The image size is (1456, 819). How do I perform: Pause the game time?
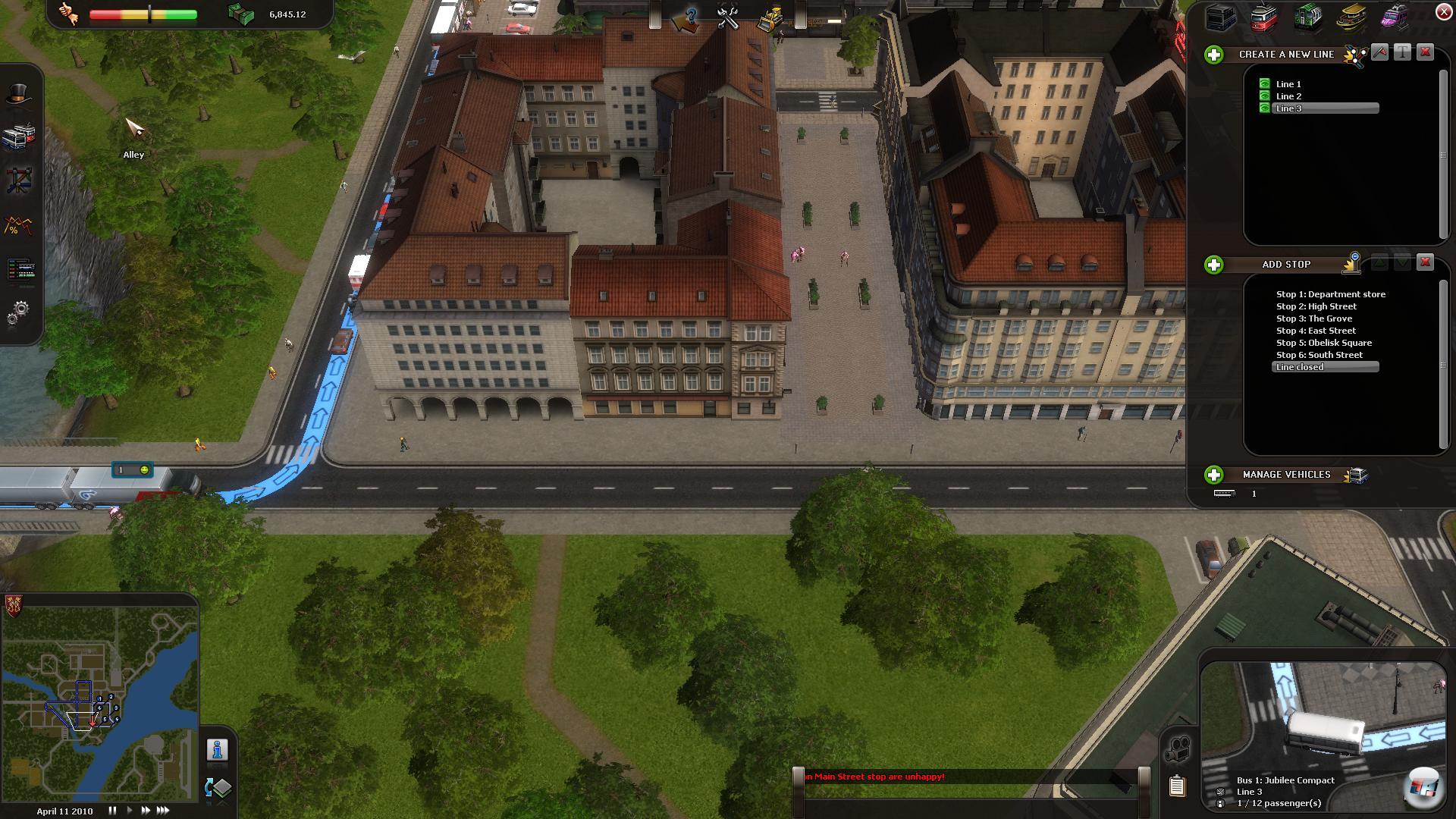(112, 811)
